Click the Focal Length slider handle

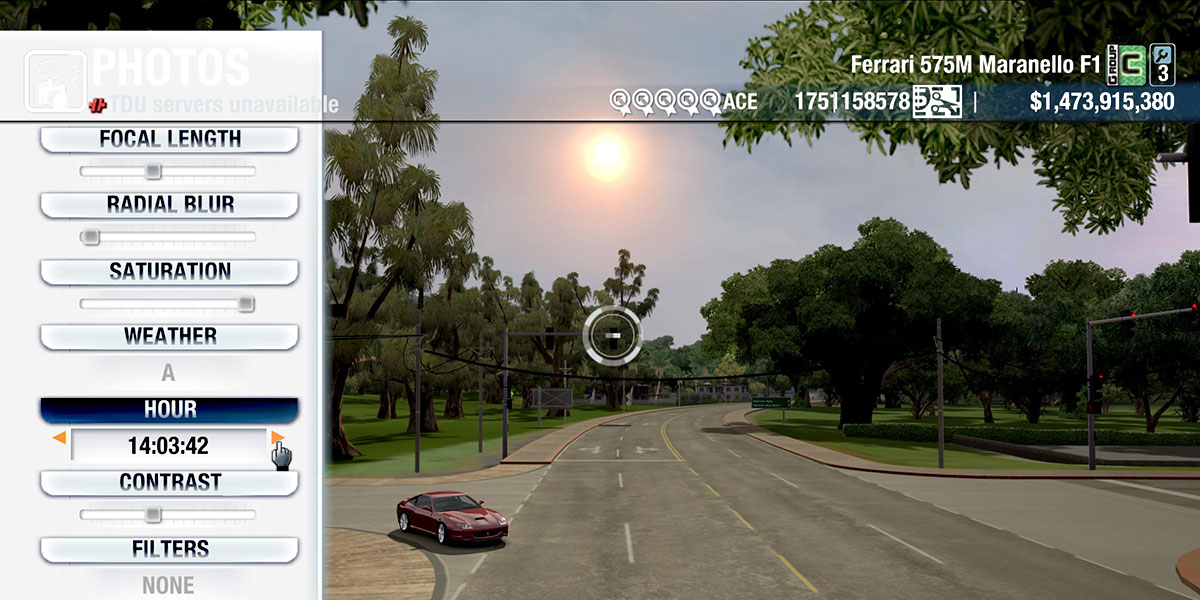153,172
